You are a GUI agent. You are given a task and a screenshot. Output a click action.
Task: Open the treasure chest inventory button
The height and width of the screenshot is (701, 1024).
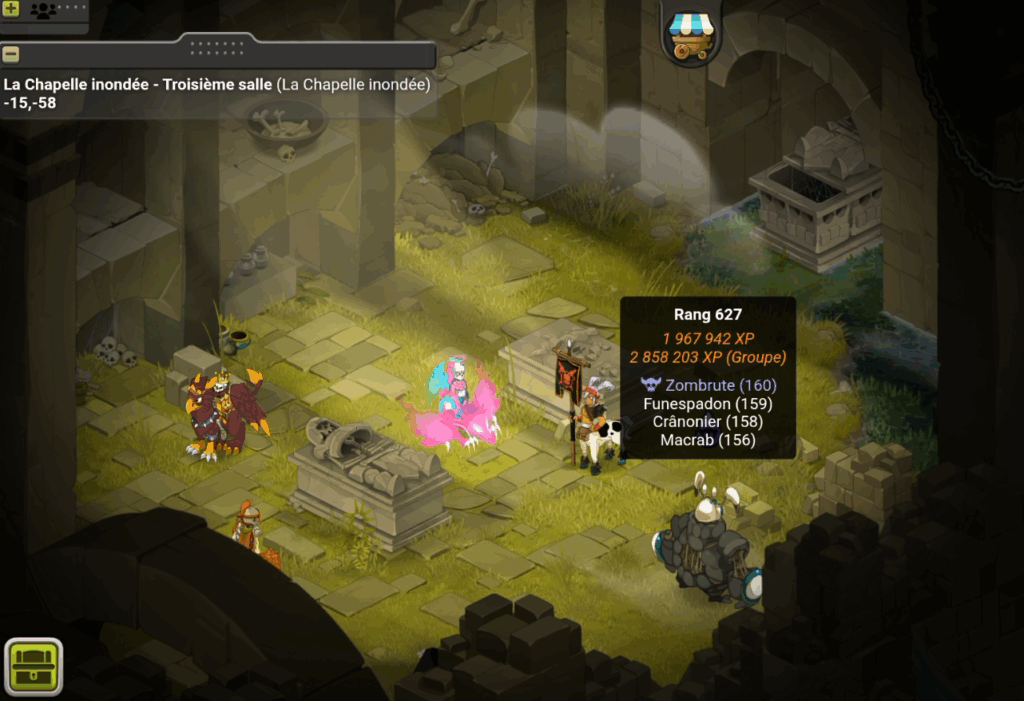click(x=34, y=666)
